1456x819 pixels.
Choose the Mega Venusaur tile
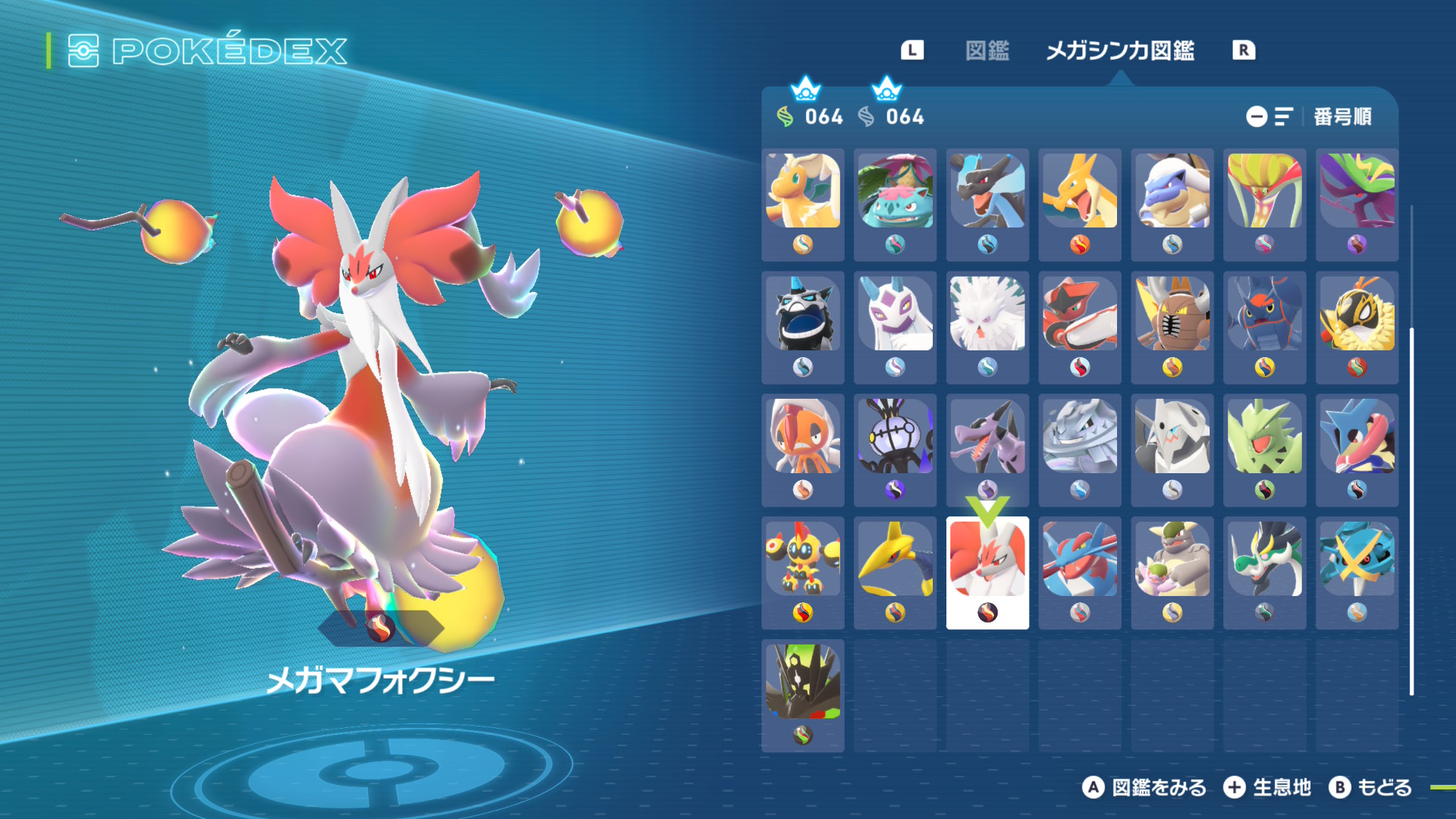tap(895, 203)
